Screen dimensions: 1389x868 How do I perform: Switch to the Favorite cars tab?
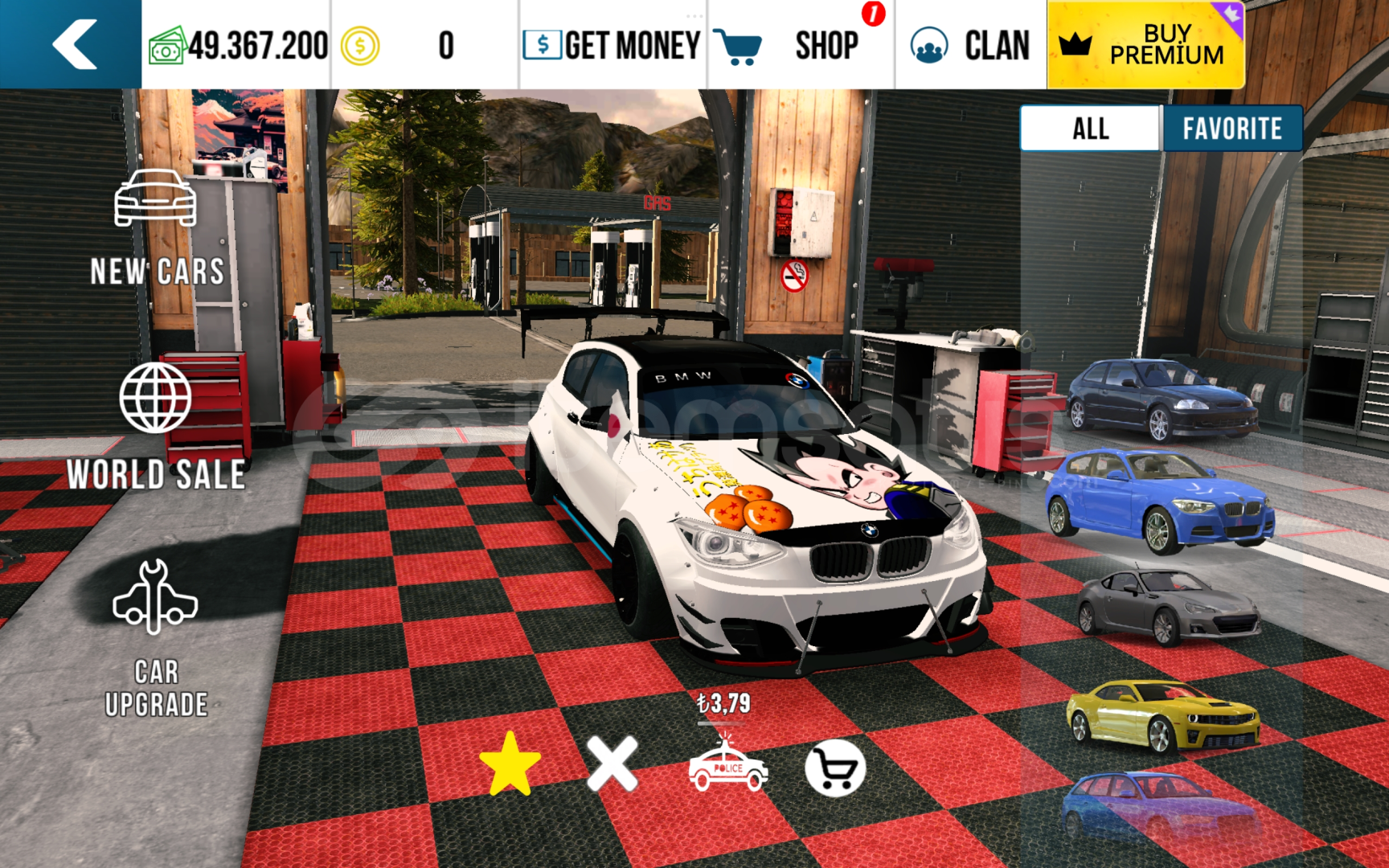point(1231,129)
